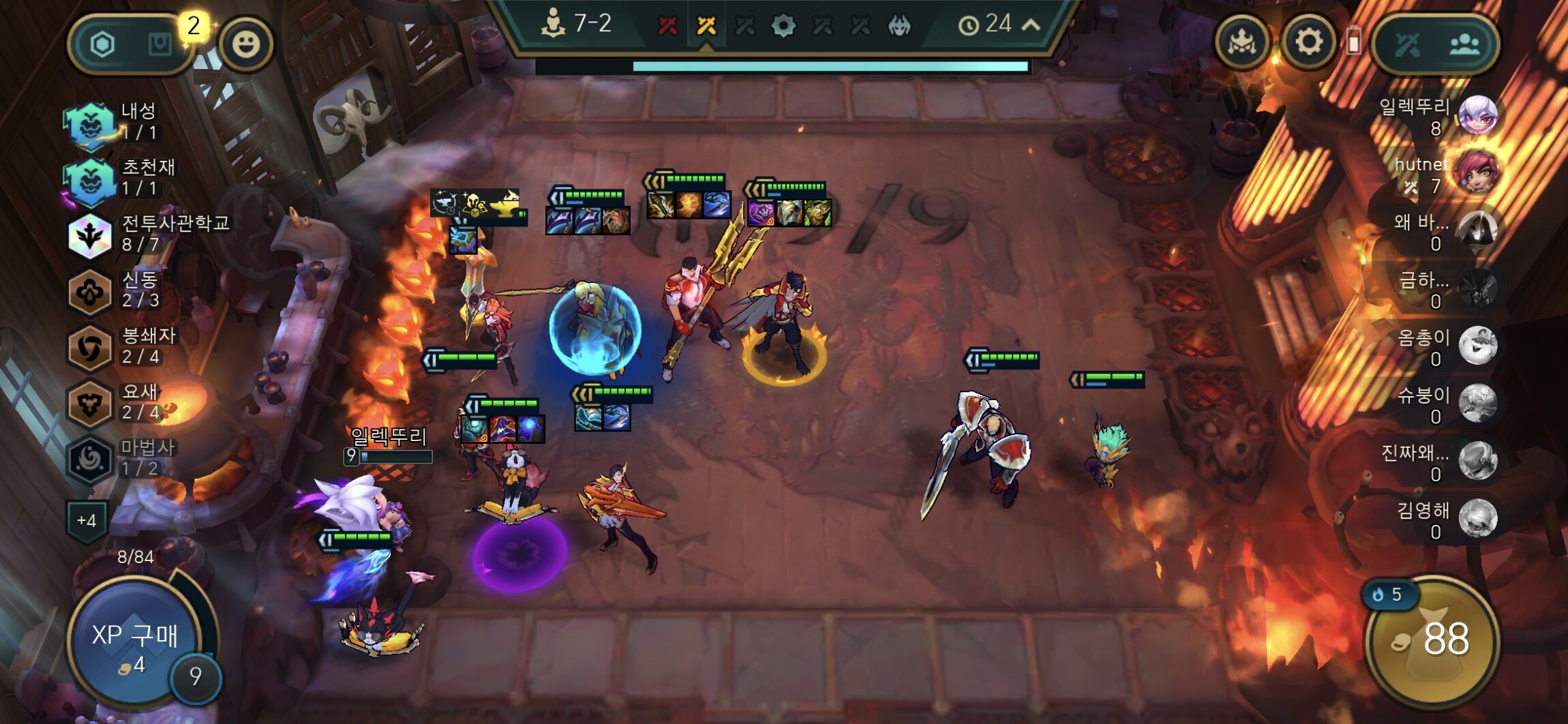The height and width of the screenshot is (724, 1568).
Task: Collapse the stage timer arrow
Action: (x=1031, y=25)
